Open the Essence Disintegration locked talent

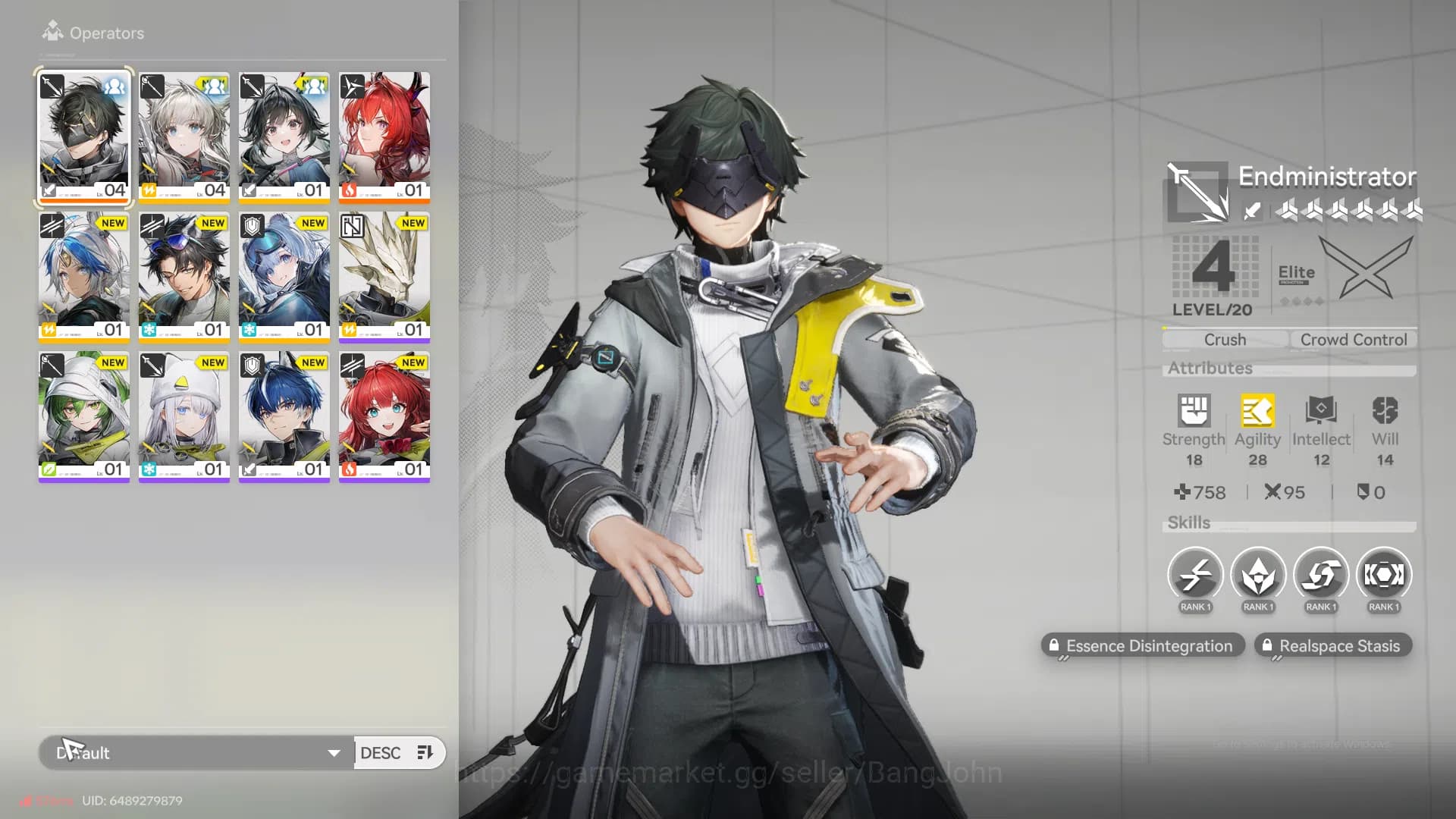[x=1143, y=646]
